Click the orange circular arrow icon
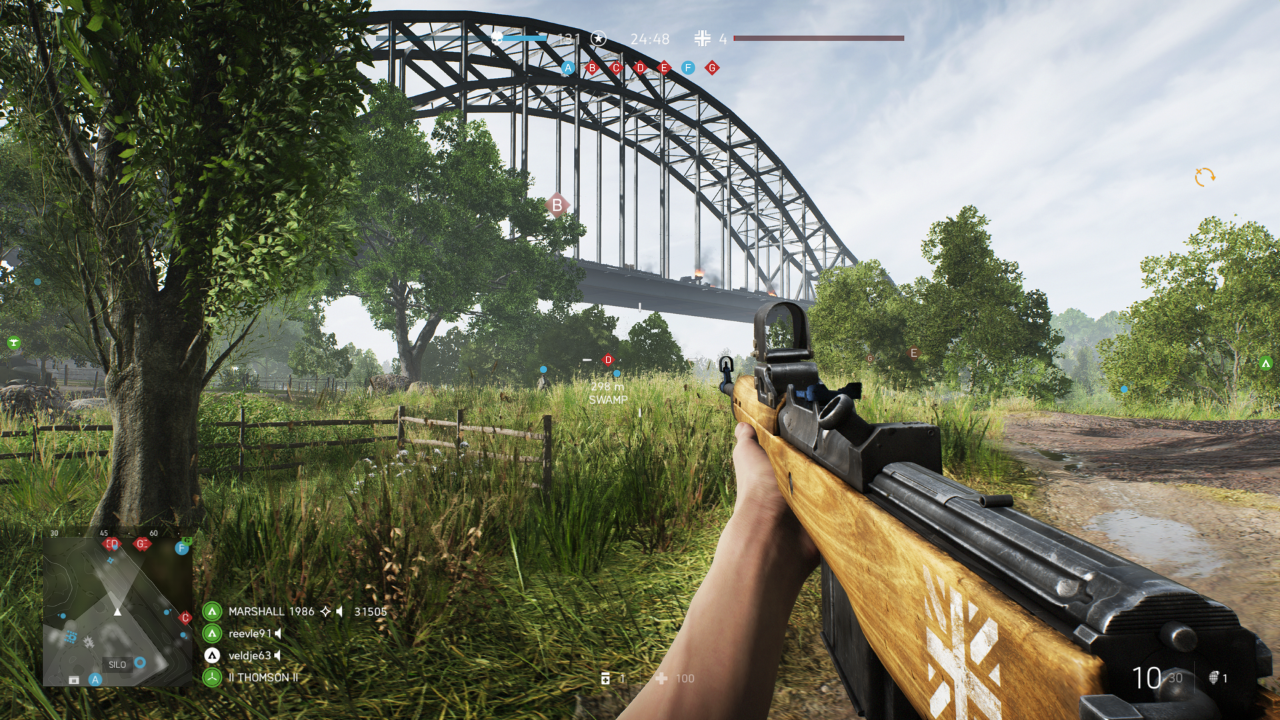 click(1204, 177)
